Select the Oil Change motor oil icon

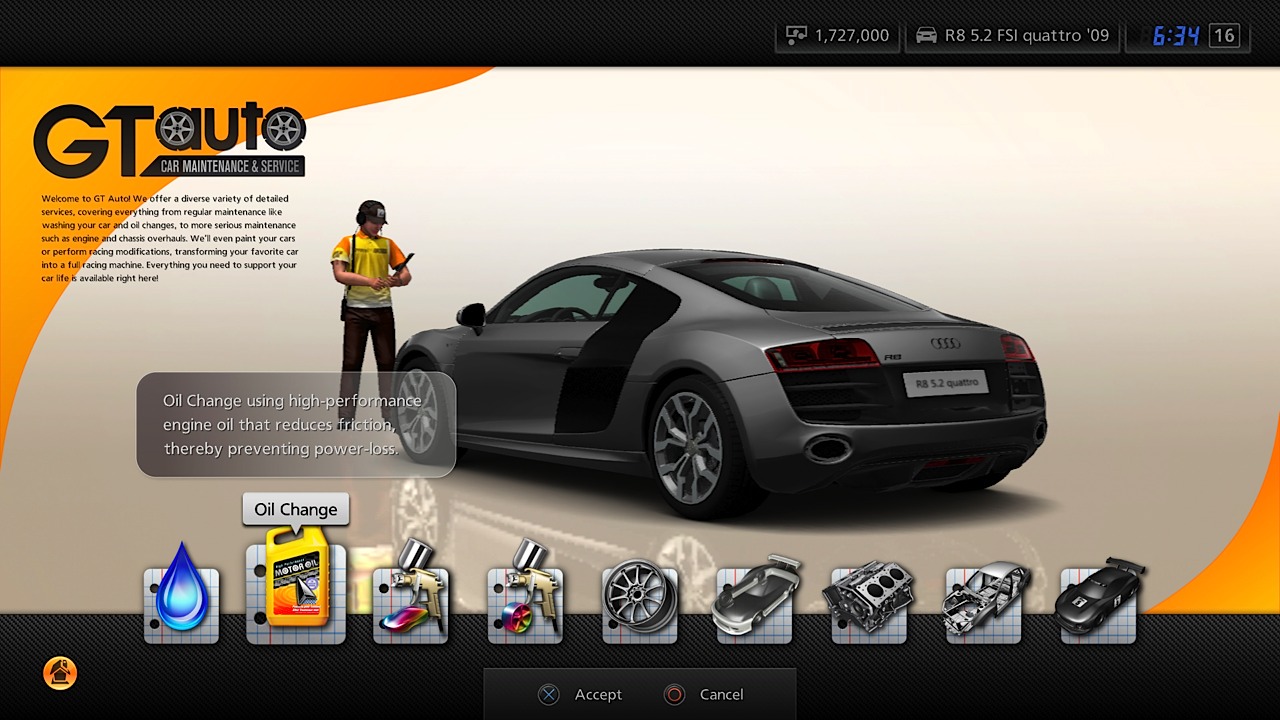295,590
